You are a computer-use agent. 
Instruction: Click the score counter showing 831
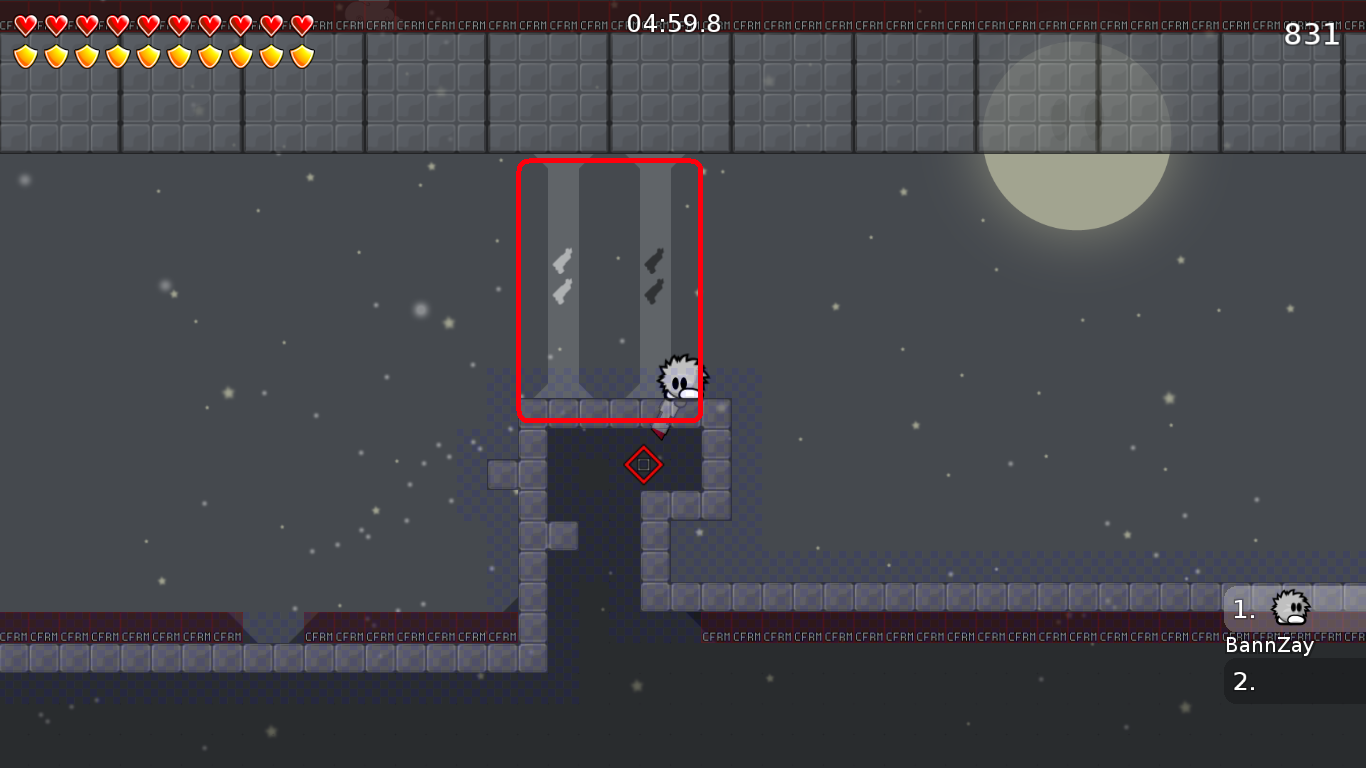1311,33
